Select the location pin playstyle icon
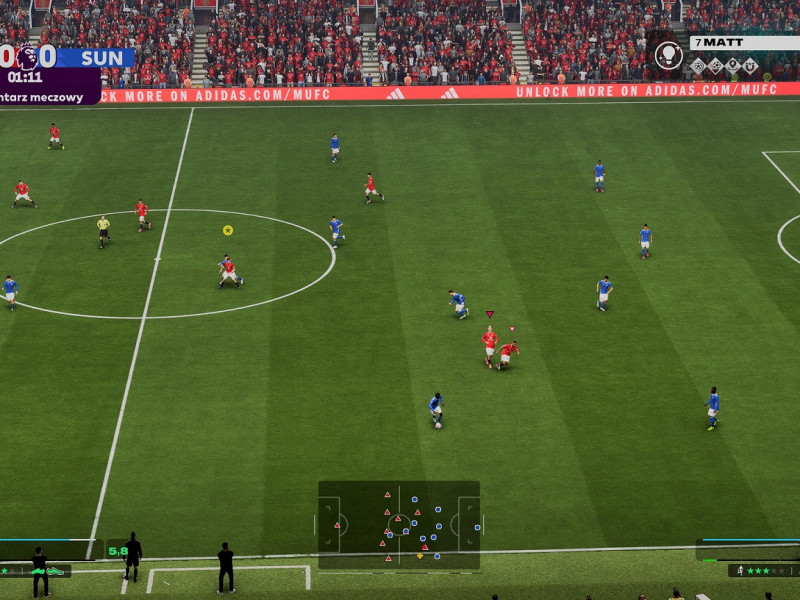800x600 pixels. click(732, 66)
